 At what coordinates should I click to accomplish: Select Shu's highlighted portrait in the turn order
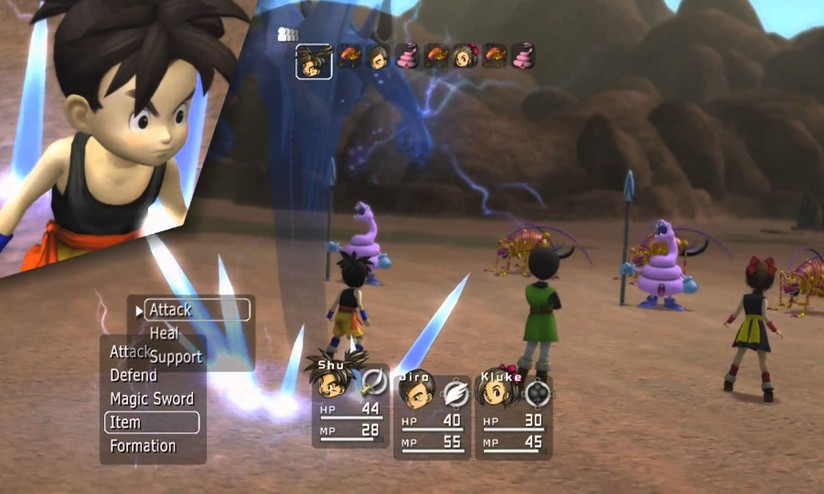coord(314,61)
